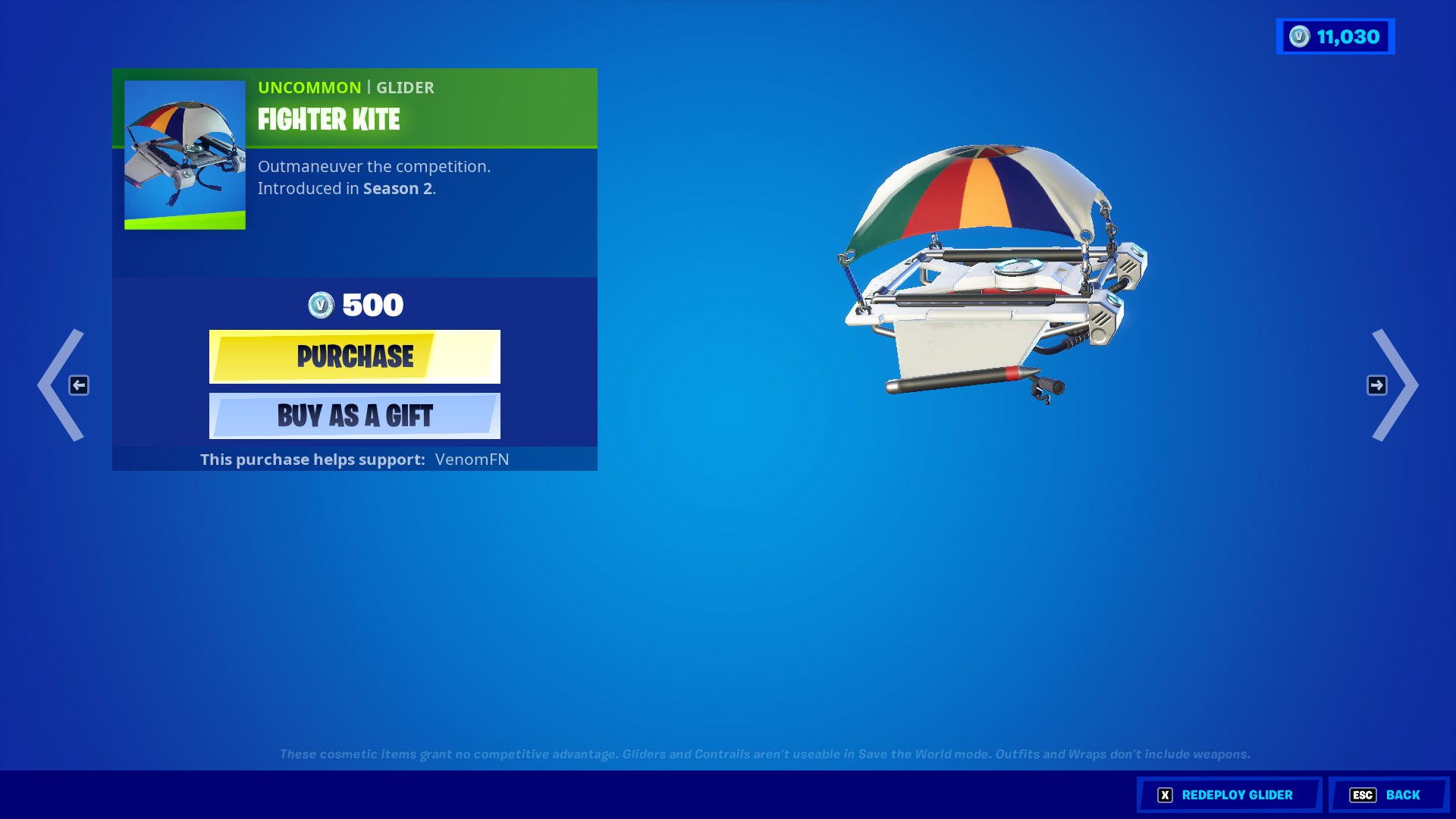Click the Fighter Kite item thumbnail
The height and width of the screenshot is (819, 1456).
click(184, 156)
